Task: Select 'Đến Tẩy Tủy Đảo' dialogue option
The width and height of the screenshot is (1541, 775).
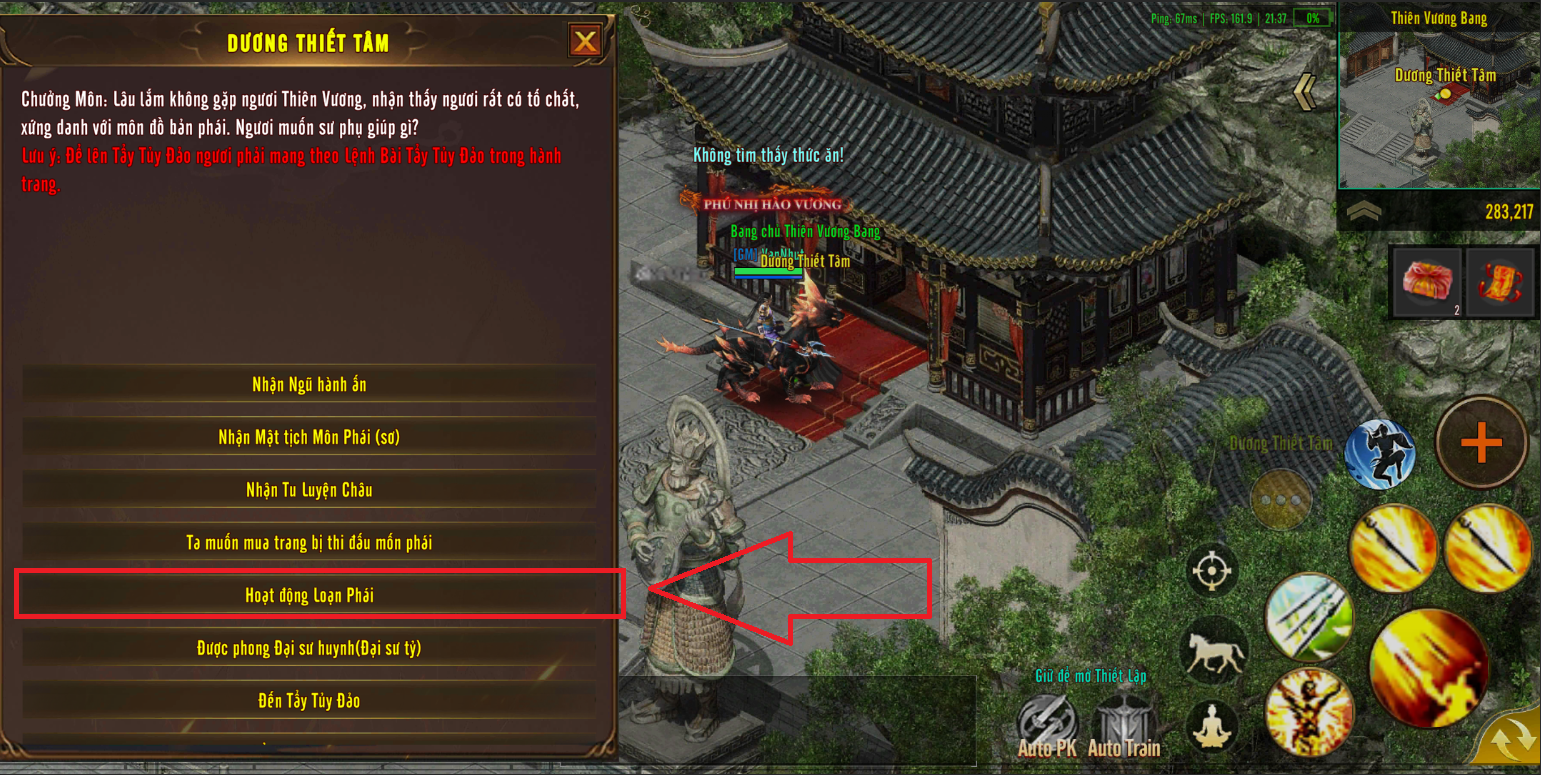Action: pyautogui.click(x=309, y=701)
